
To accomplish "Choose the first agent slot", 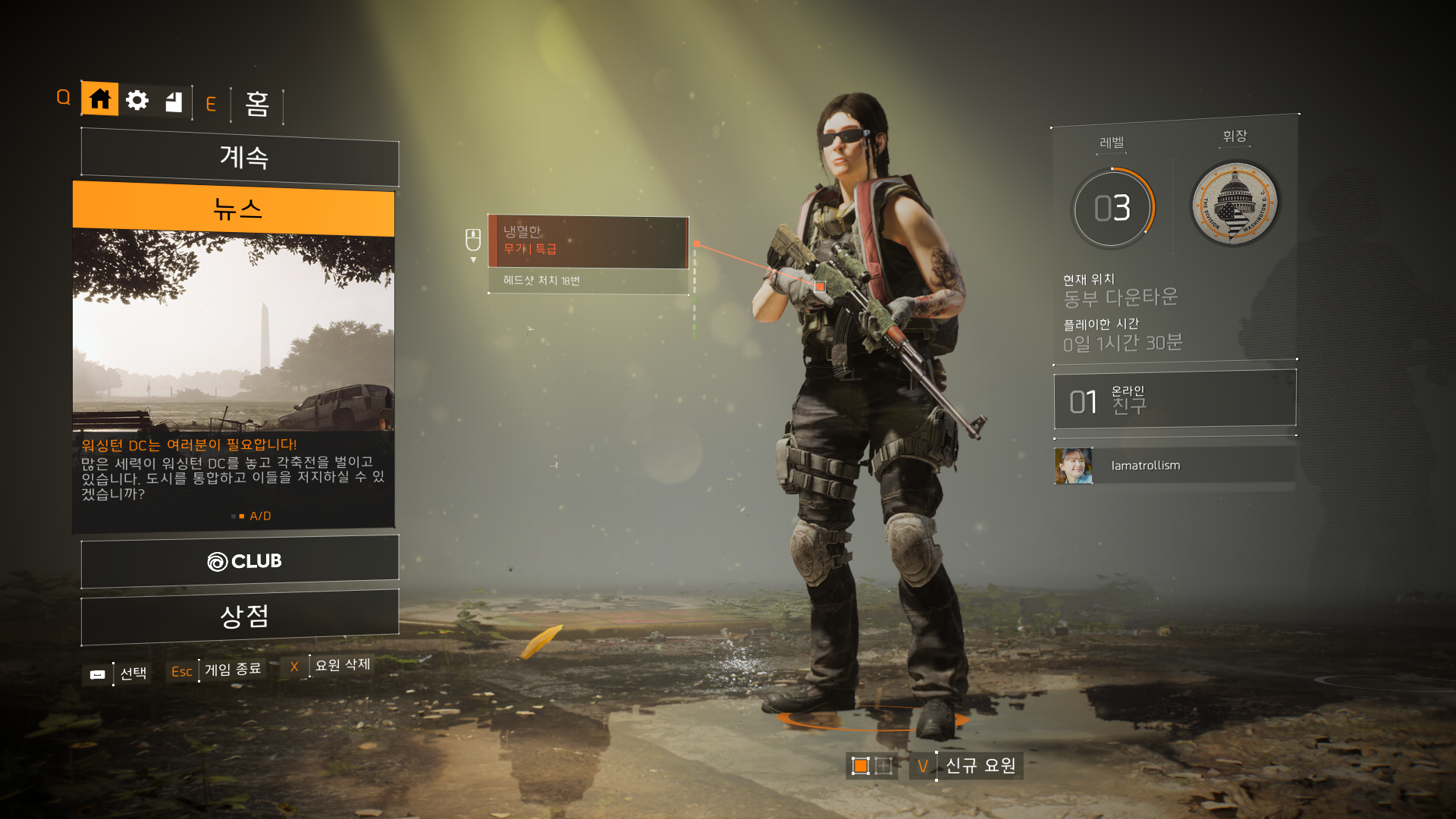I will tap(860, 766).
